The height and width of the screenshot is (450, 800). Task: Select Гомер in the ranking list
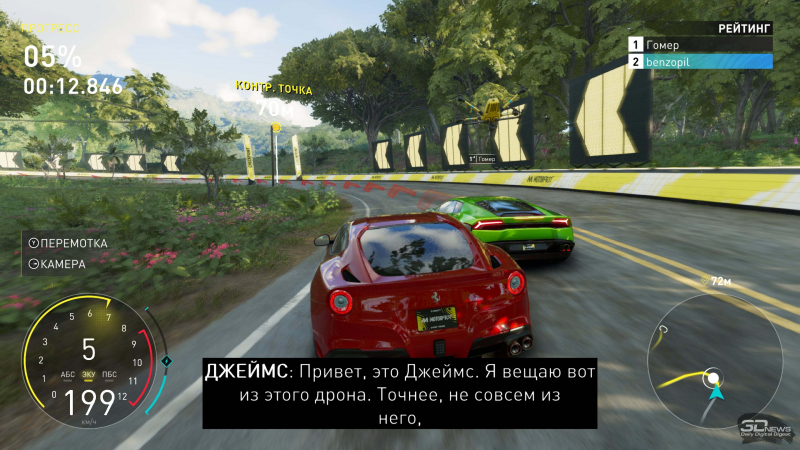pos(699,45)
